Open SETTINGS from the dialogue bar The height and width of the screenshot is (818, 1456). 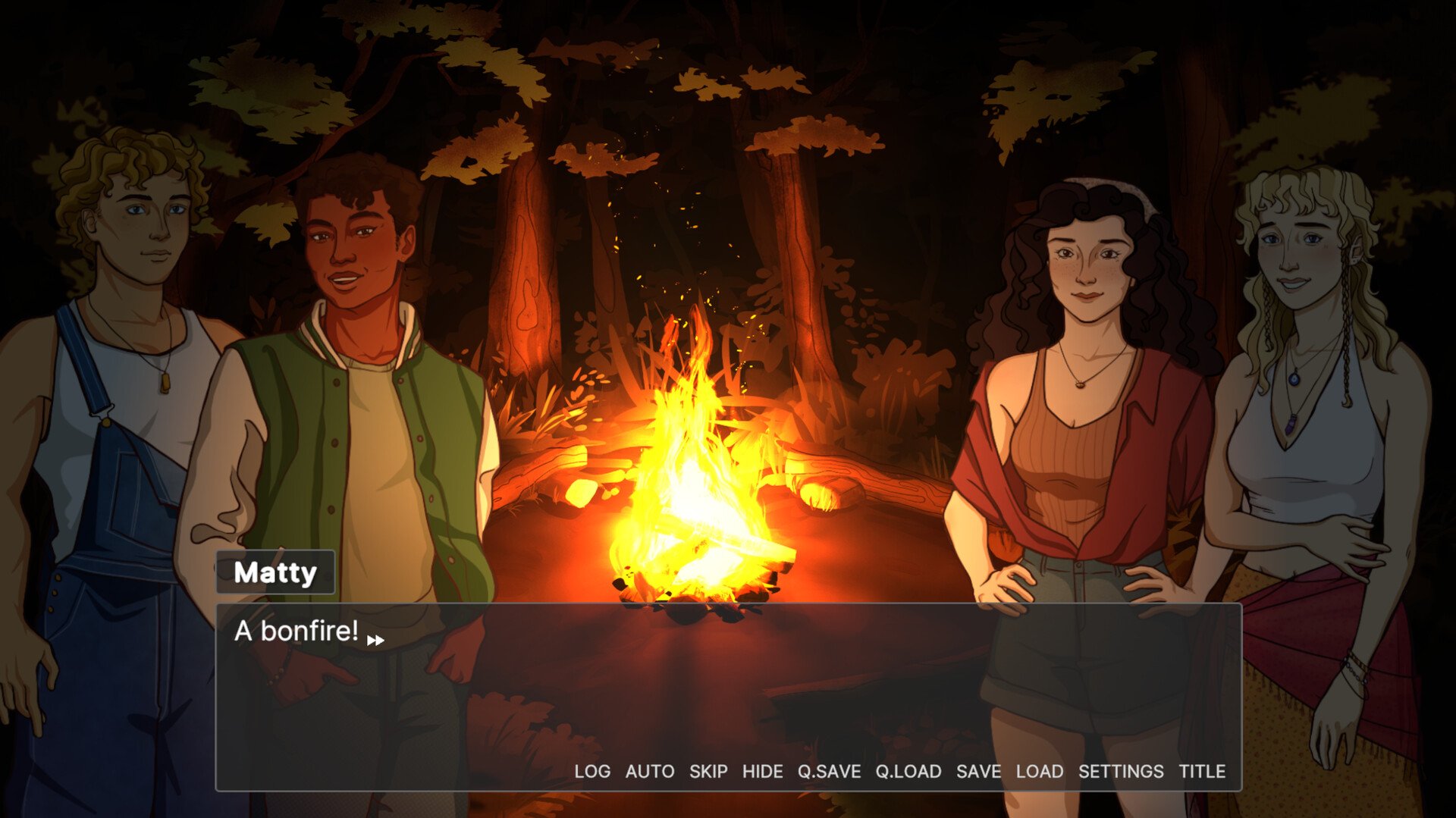click(1120, 771)
